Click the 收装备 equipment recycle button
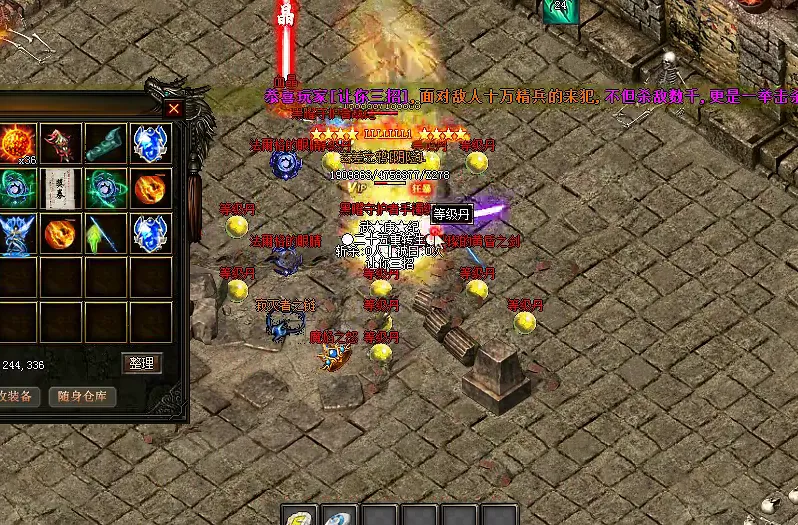Screen dimensions: 798x525 point(16,396)
